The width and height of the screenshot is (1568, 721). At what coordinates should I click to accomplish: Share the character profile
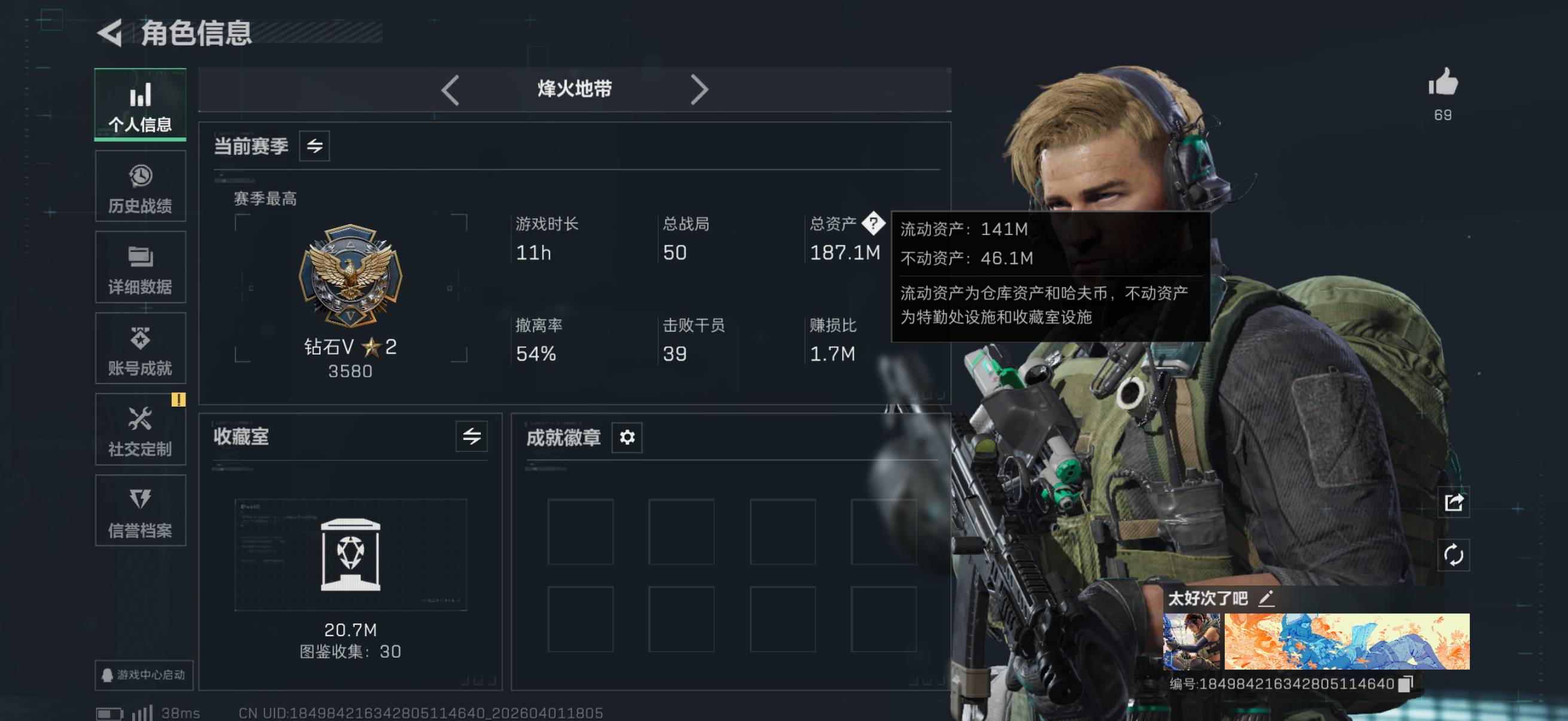(1453, 503)
